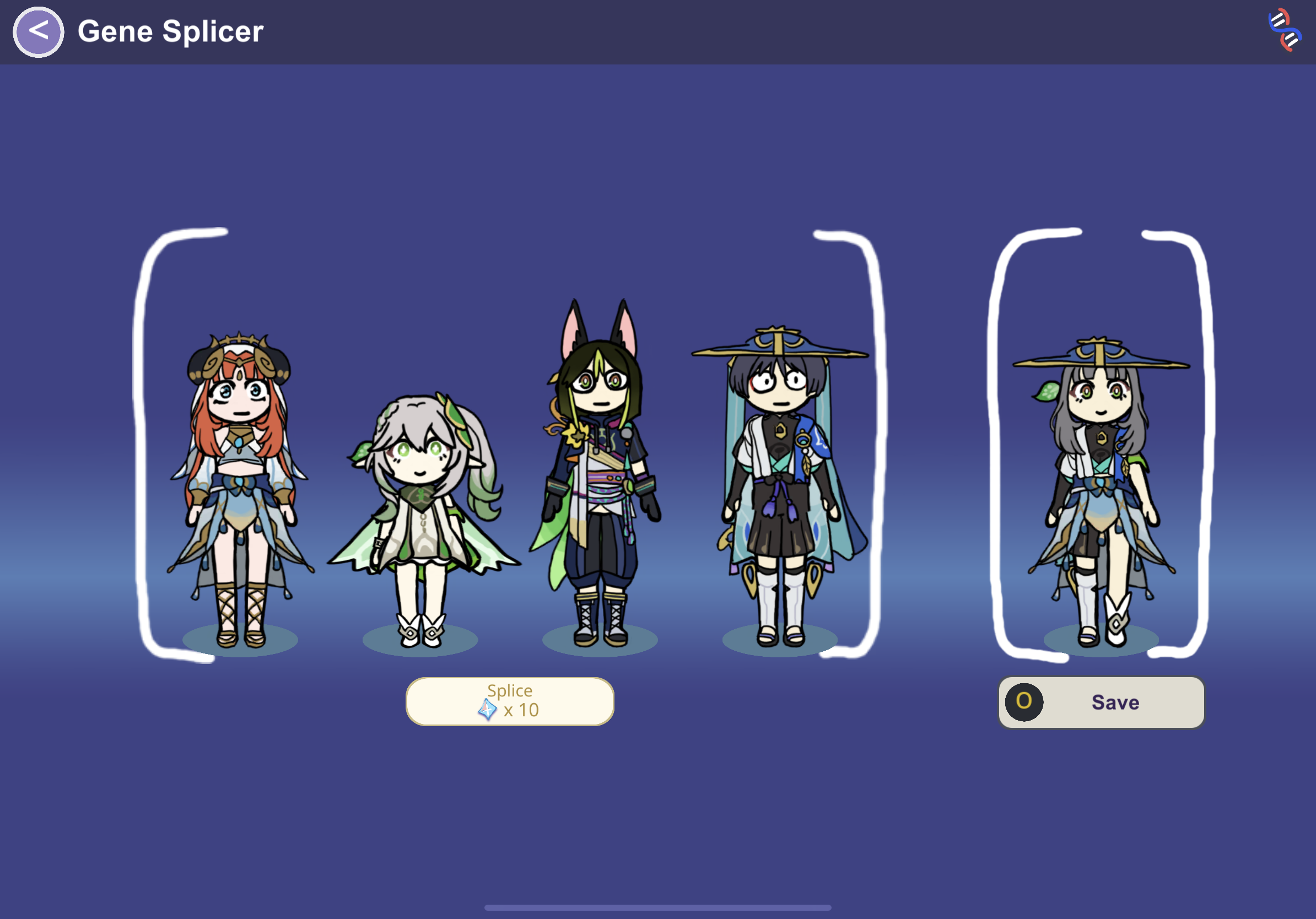Tap the blue primogem icon on the Splice button
The height and width of the screenshot is (919, 1316).
coord(487,710)
